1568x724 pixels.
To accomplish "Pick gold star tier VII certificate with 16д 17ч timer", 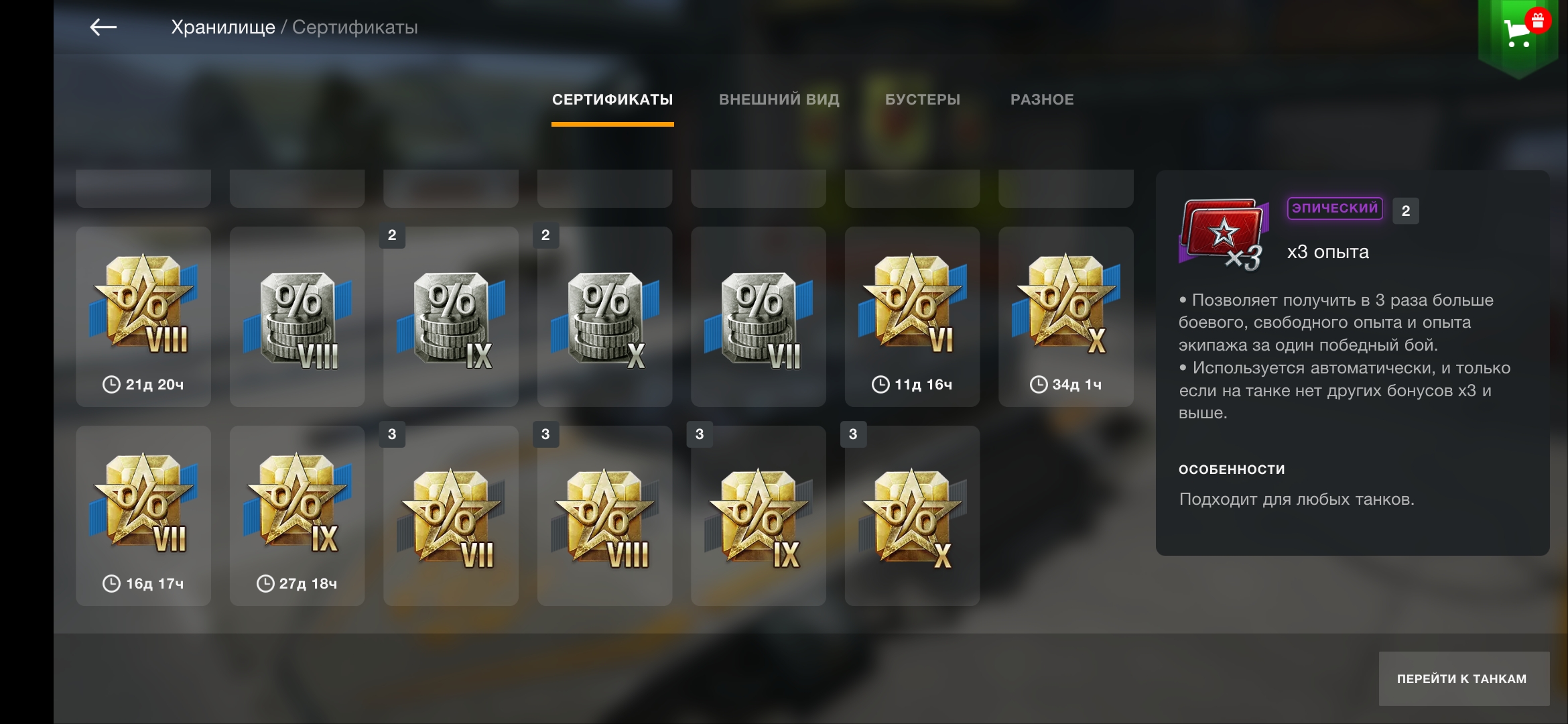I will [x=143, y=516].
